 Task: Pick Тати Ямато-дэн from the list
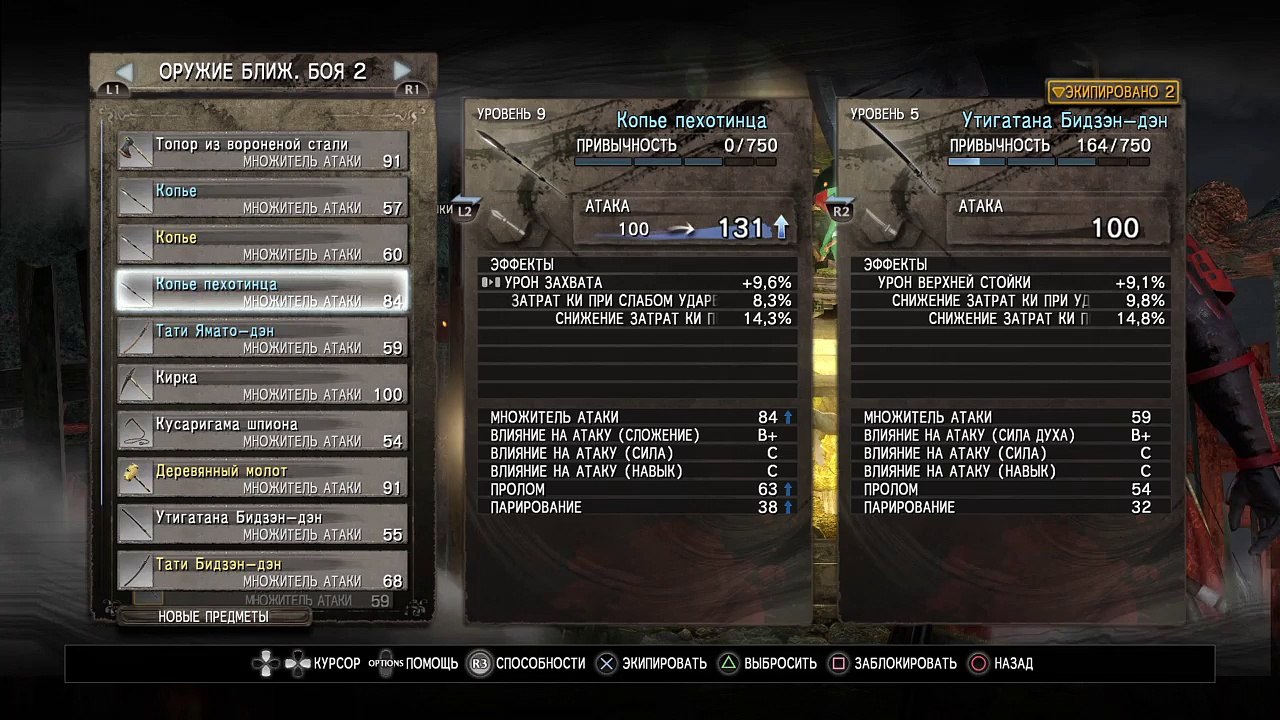pyautogui.click(x=262, y=339)
